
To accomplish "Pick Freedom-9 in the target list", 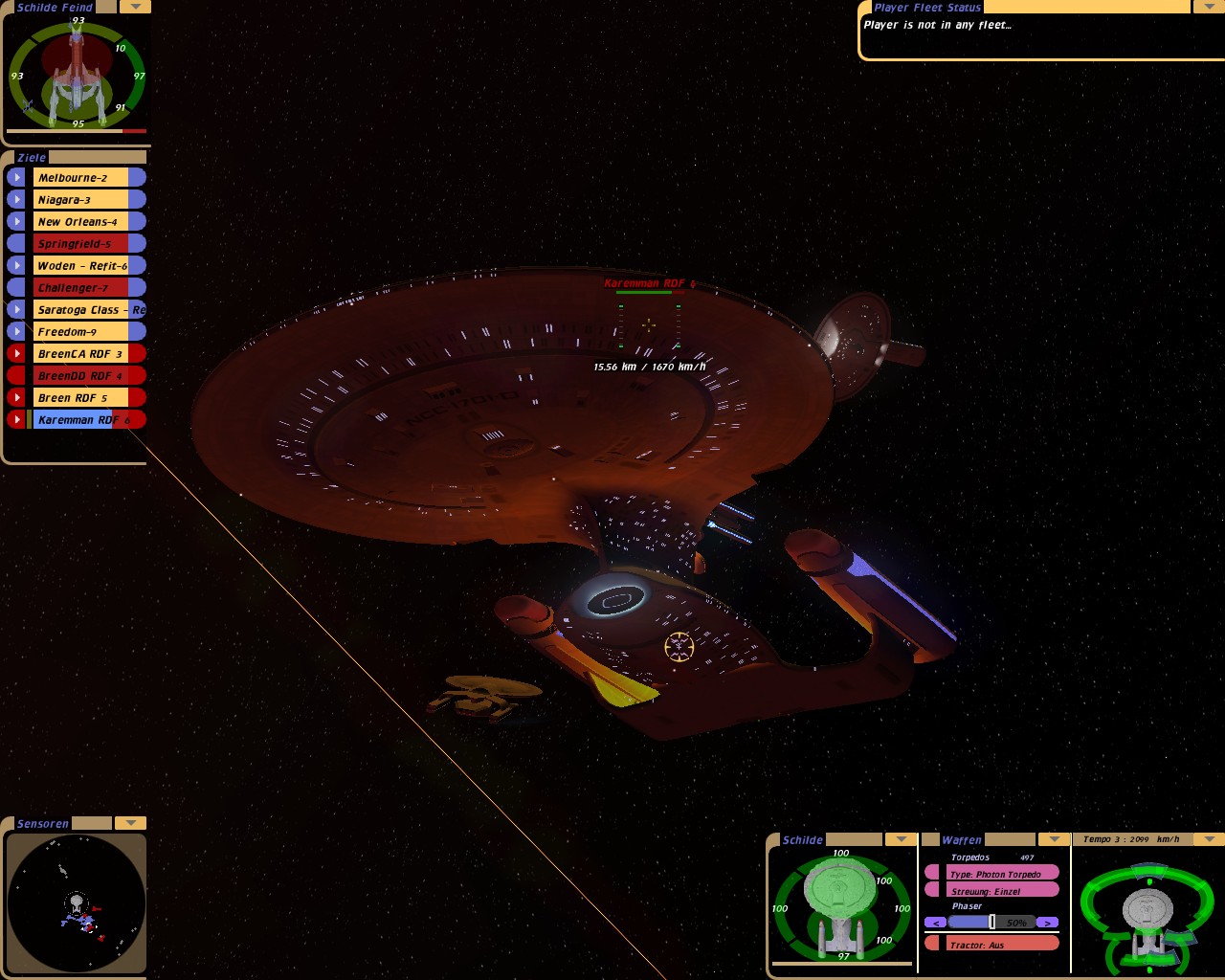I will [80, 331].
